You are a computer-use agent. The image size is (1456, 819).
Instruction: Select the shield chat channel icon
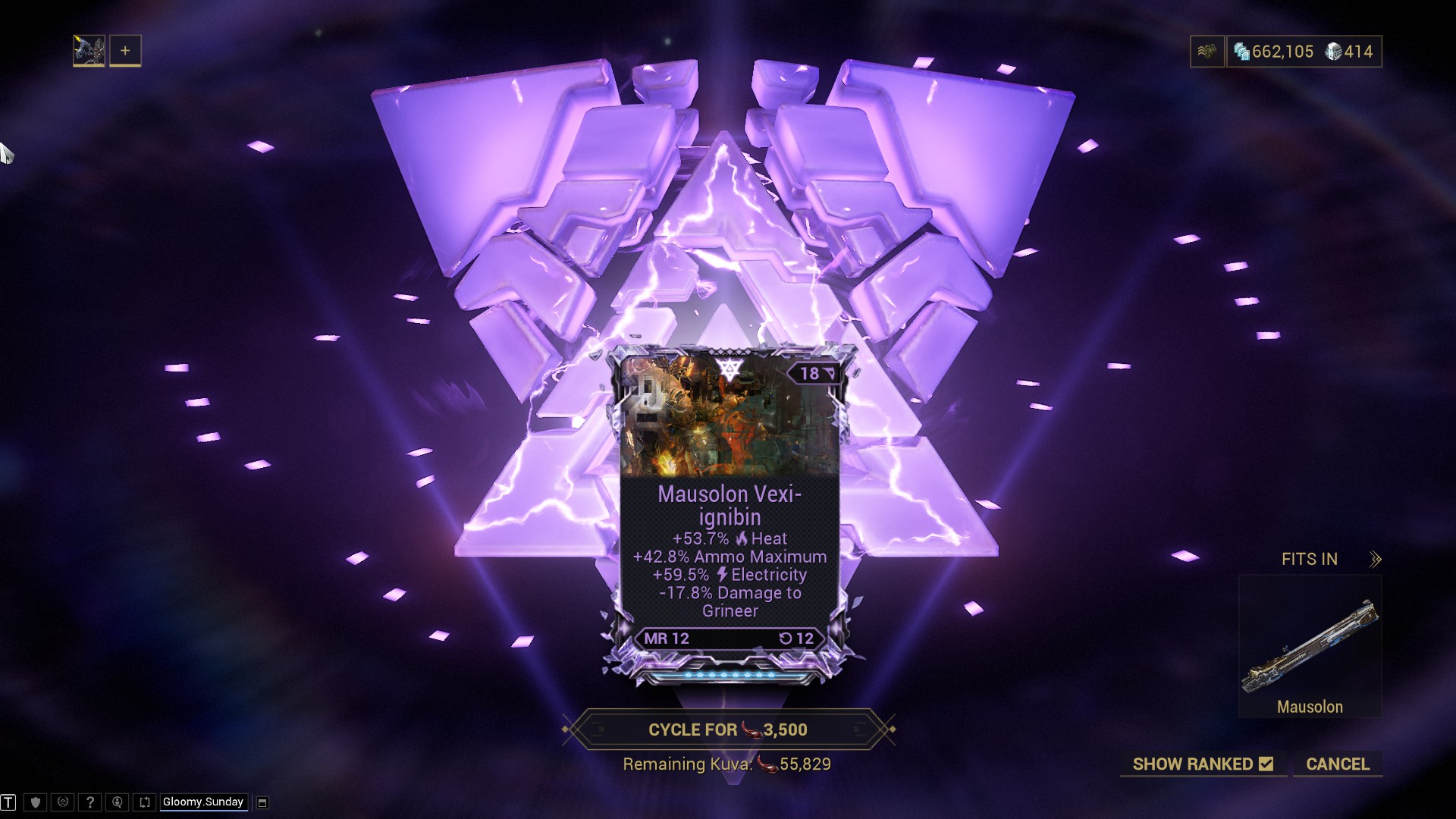33,802
